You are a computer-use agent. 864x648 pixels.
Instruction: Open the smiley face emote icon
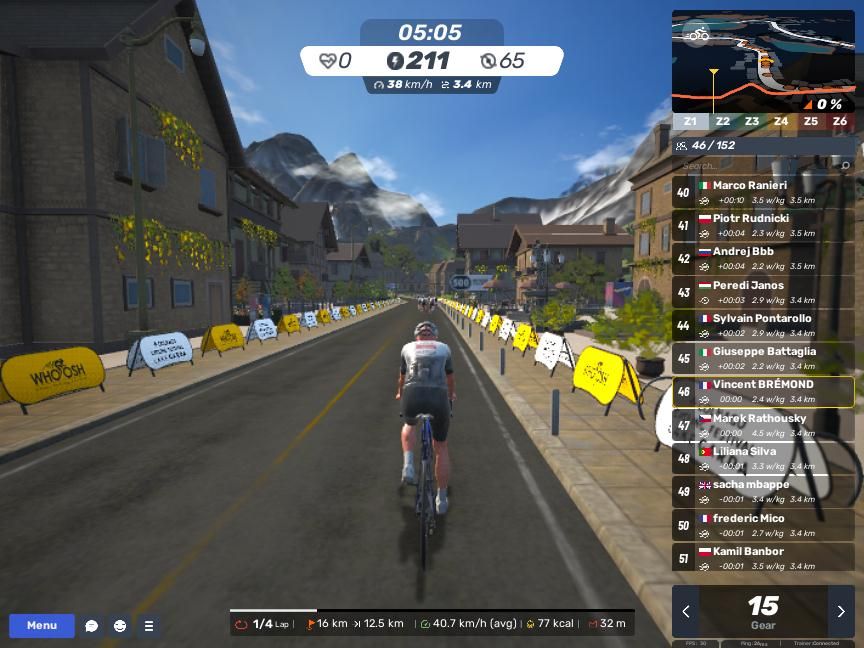(x=120, y=626)
